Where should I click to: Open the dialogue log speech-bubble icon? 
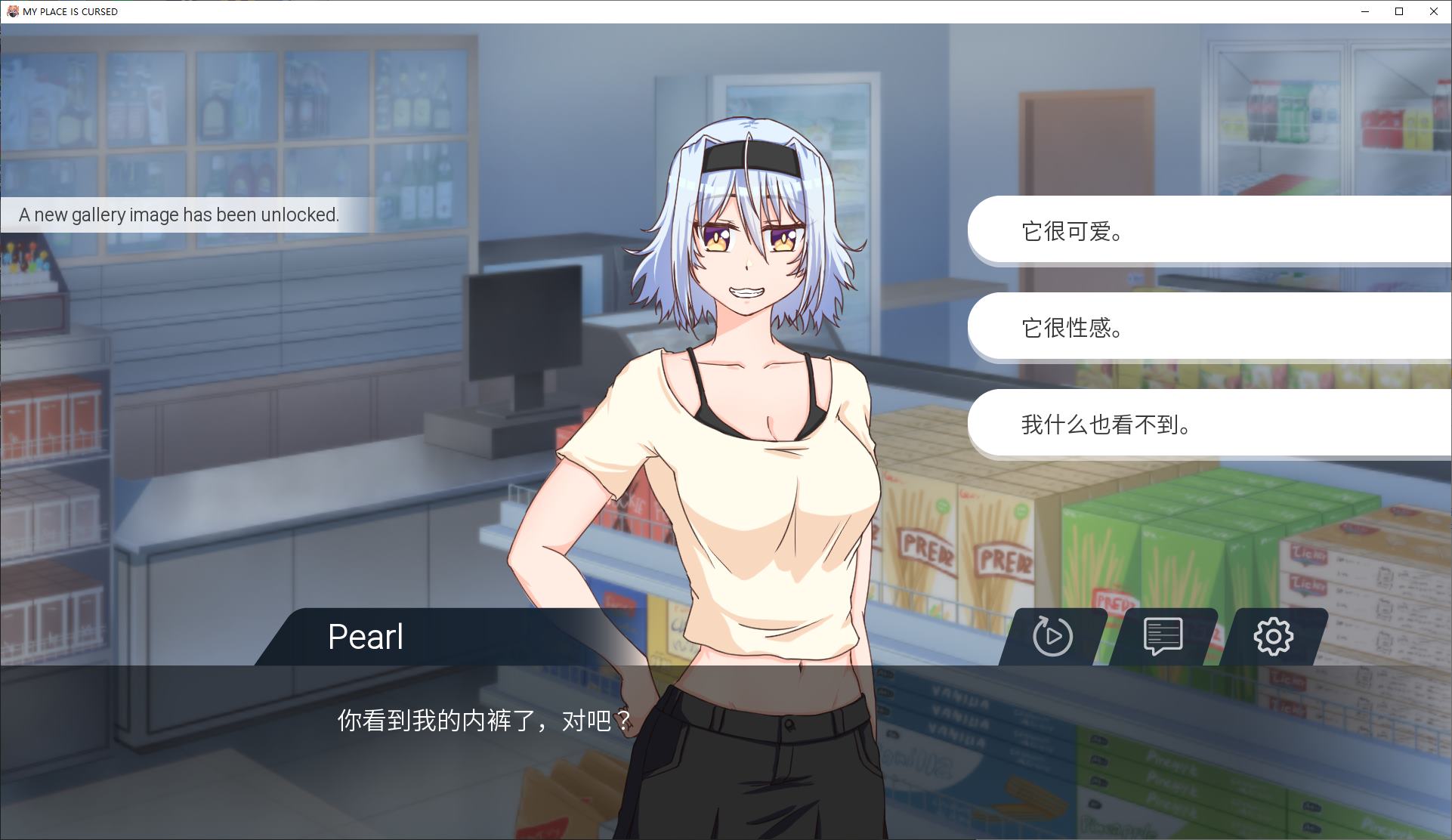click(x=1163, y=636)
